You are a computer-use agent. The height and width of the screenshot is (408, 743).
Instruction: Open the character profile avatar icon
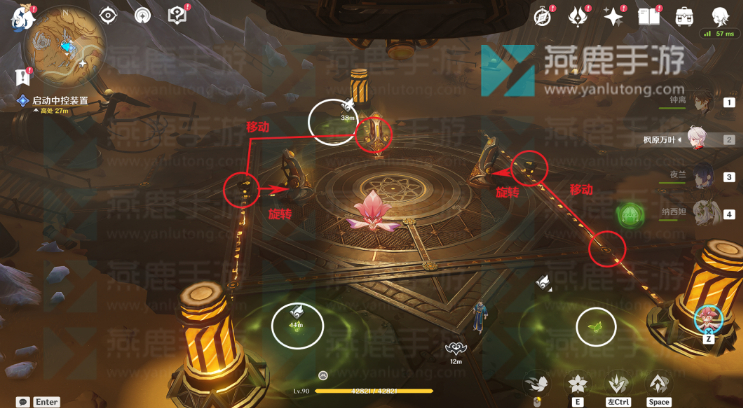coord(719,16)
